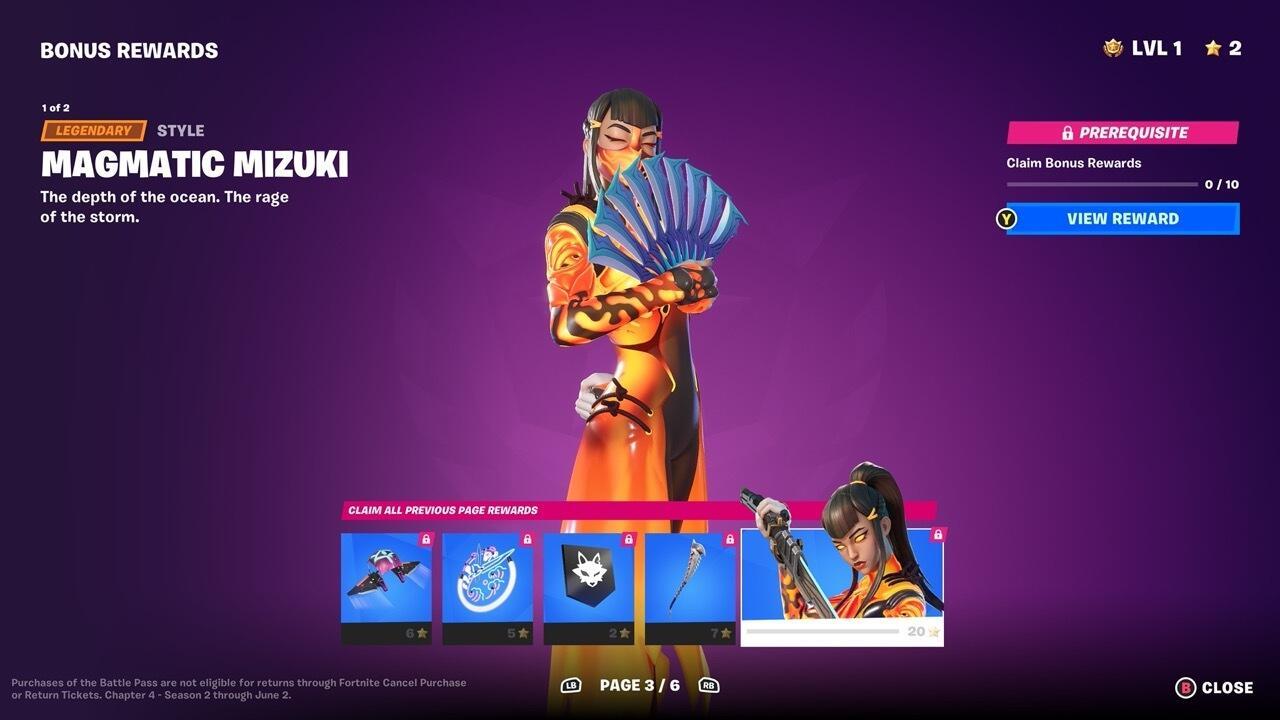Click the B glyph next to CLOSE
1280x720 pixels.
click(x=1185, y=687)
